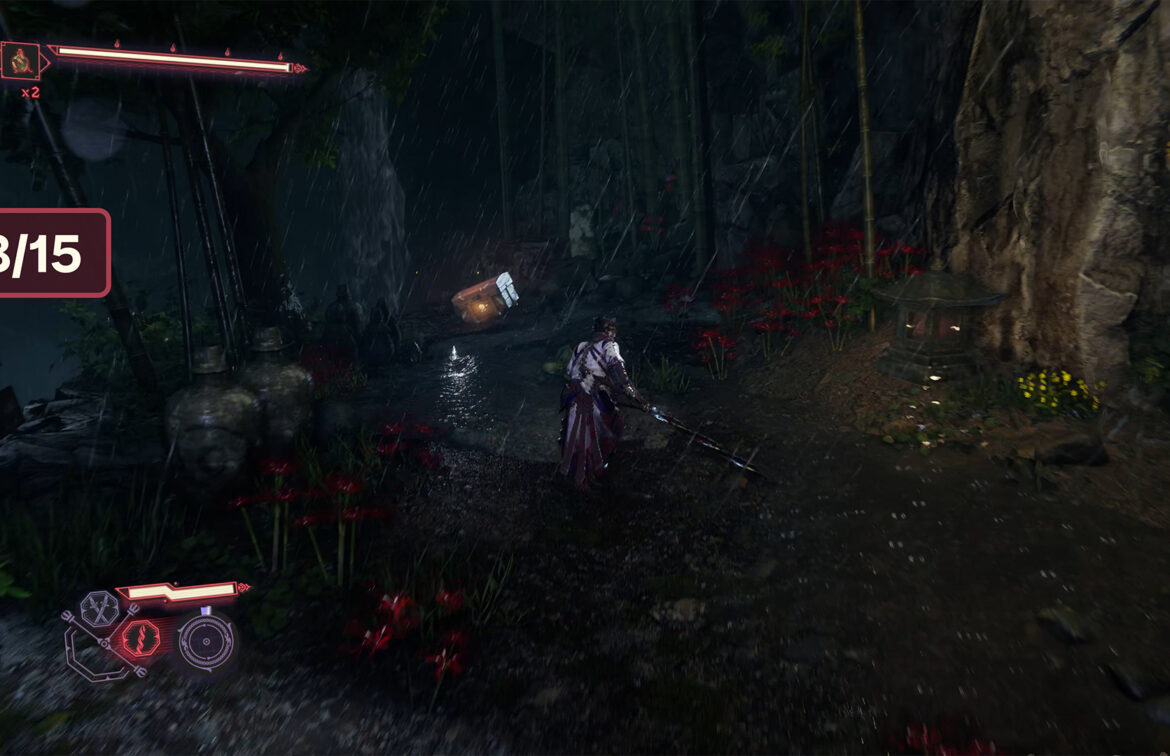Activate the glowing red flame skill
Screen dimensions: 1170x756
coord(140,638)
